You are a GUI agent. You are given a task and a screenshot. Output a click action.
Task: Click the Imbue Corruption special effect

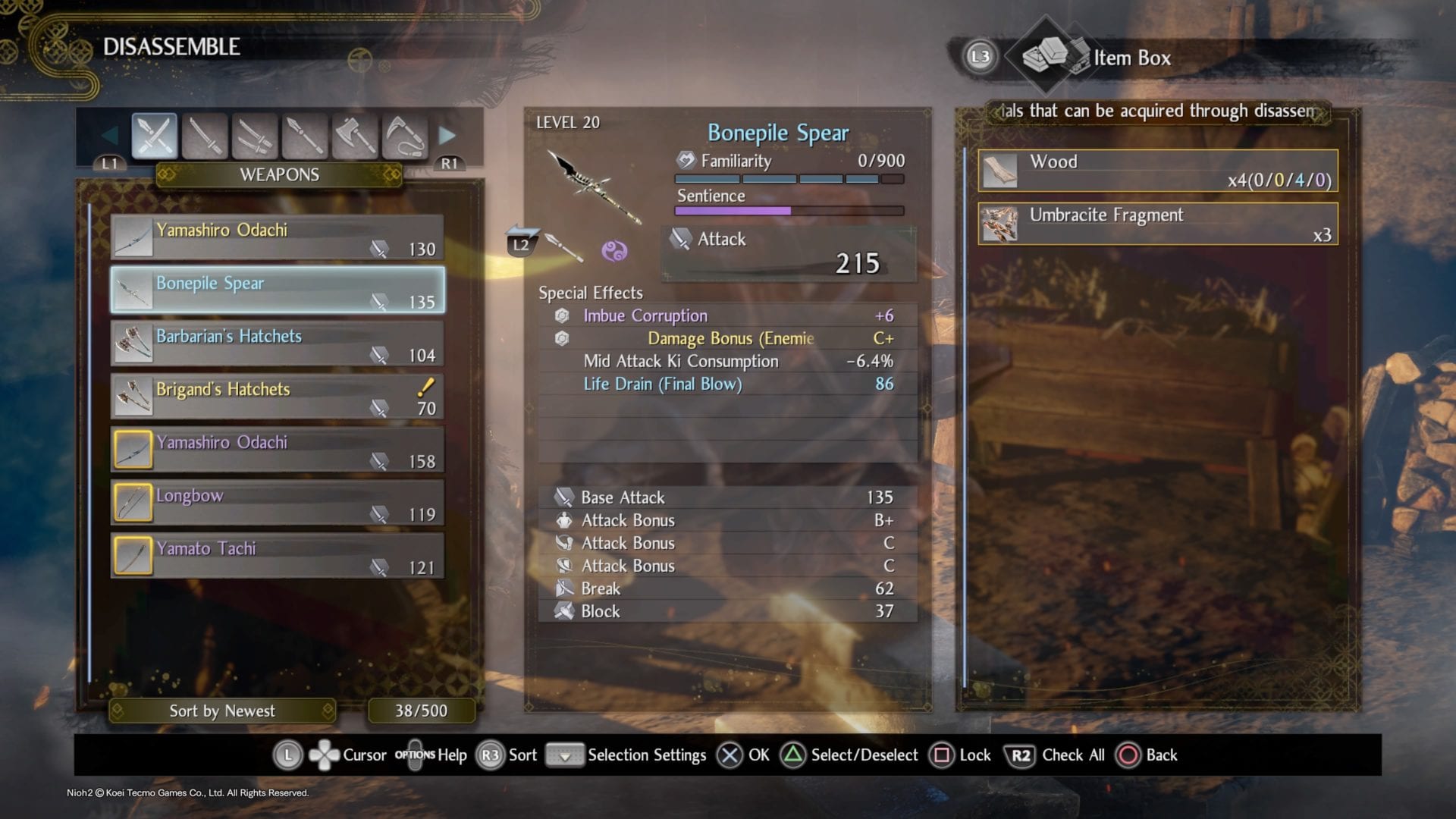pyautogui.click(x=645, y=315)
